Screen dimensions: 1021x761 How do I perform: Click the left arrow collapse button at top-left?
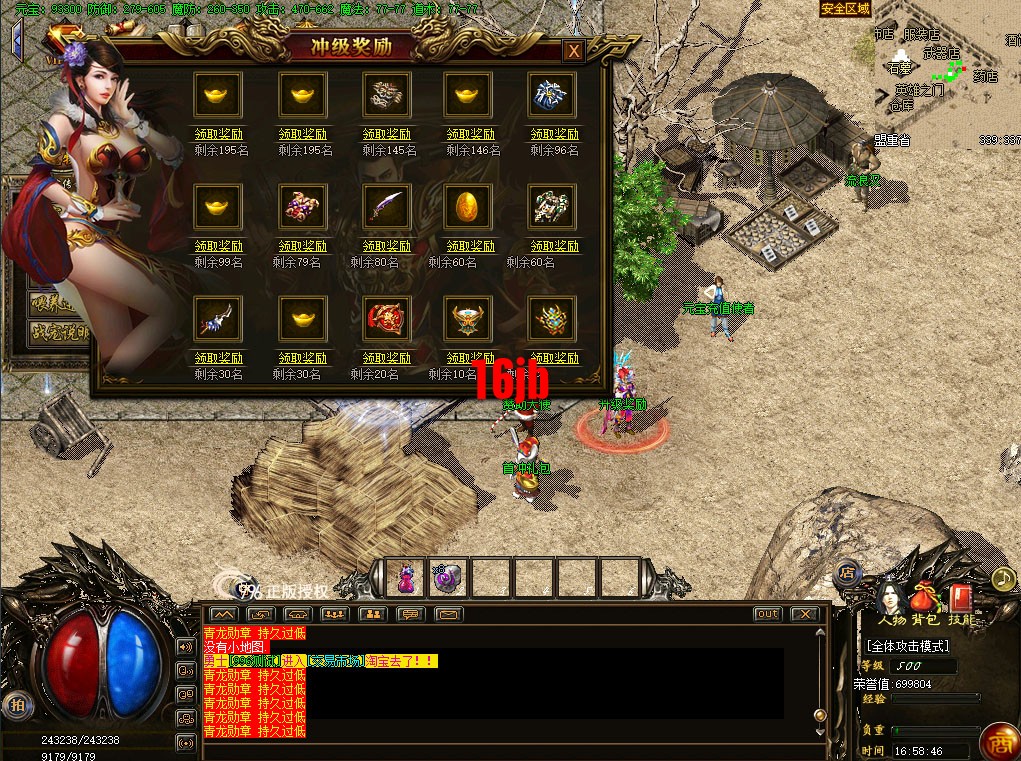[16, 38]
